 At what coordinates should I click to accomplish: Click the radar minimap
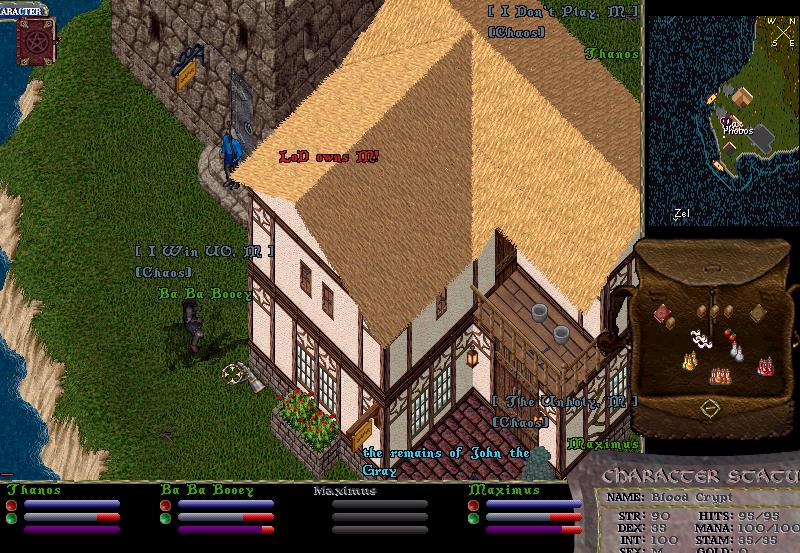pyautogui.click(x=720, y=120)
